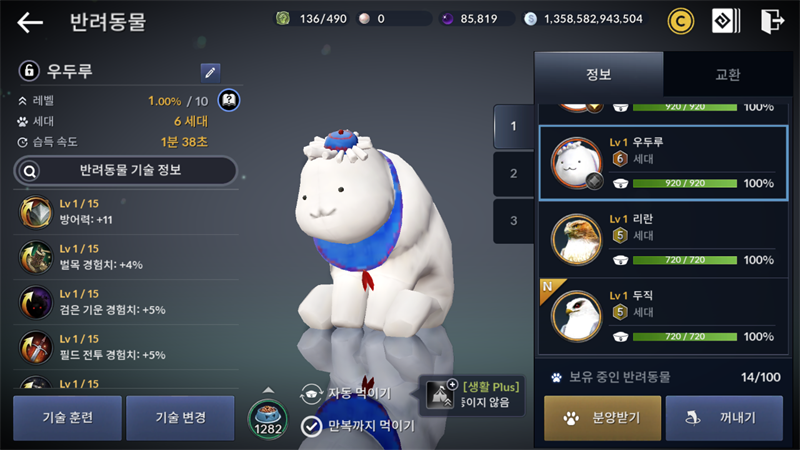
Task: Select pet slot number 3
Action: (x=513, y=220)
